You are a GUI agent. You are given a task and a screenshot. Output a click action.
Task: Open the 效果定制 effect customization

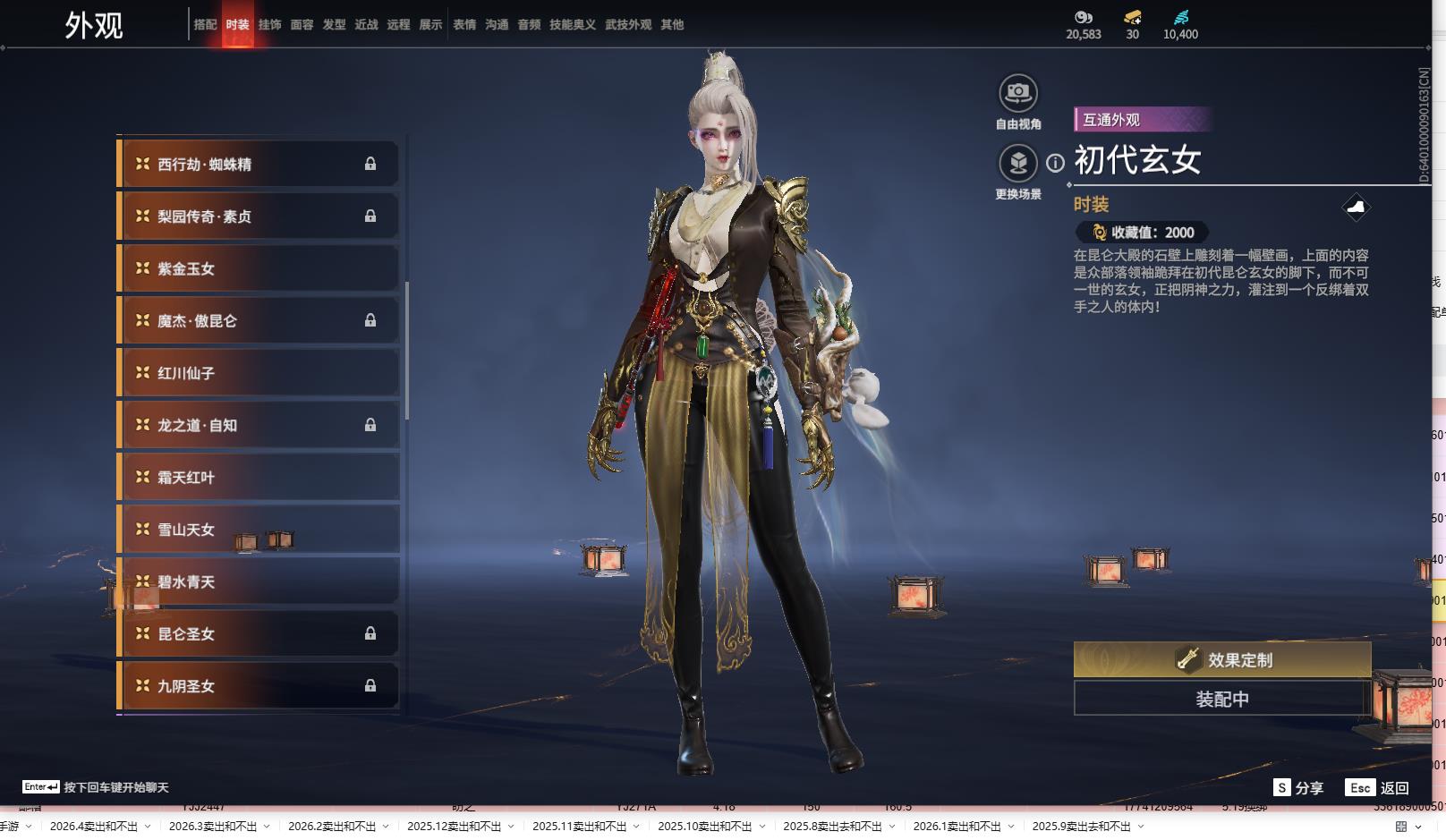pos(1221,660)
